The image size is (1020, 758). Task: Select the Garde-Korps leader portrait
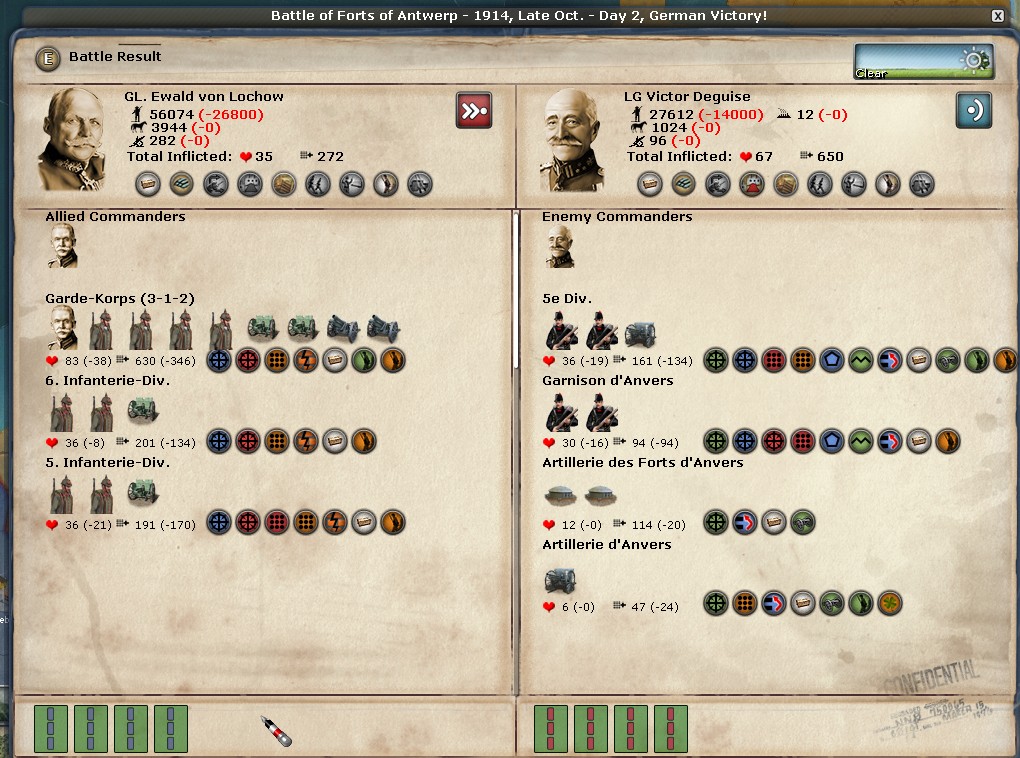(63, 328)
